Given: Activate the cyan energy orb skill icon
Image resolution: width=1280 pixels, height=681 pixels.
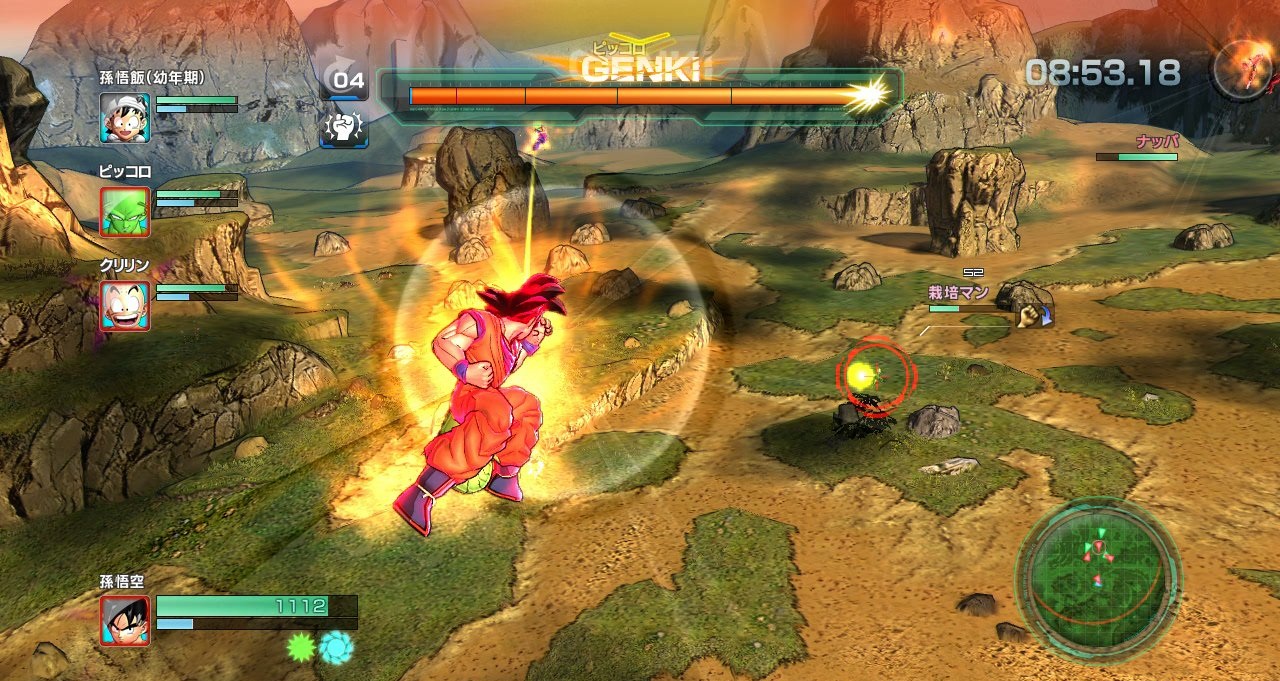Looking at the screenshot, I should [x=336, y=647].
